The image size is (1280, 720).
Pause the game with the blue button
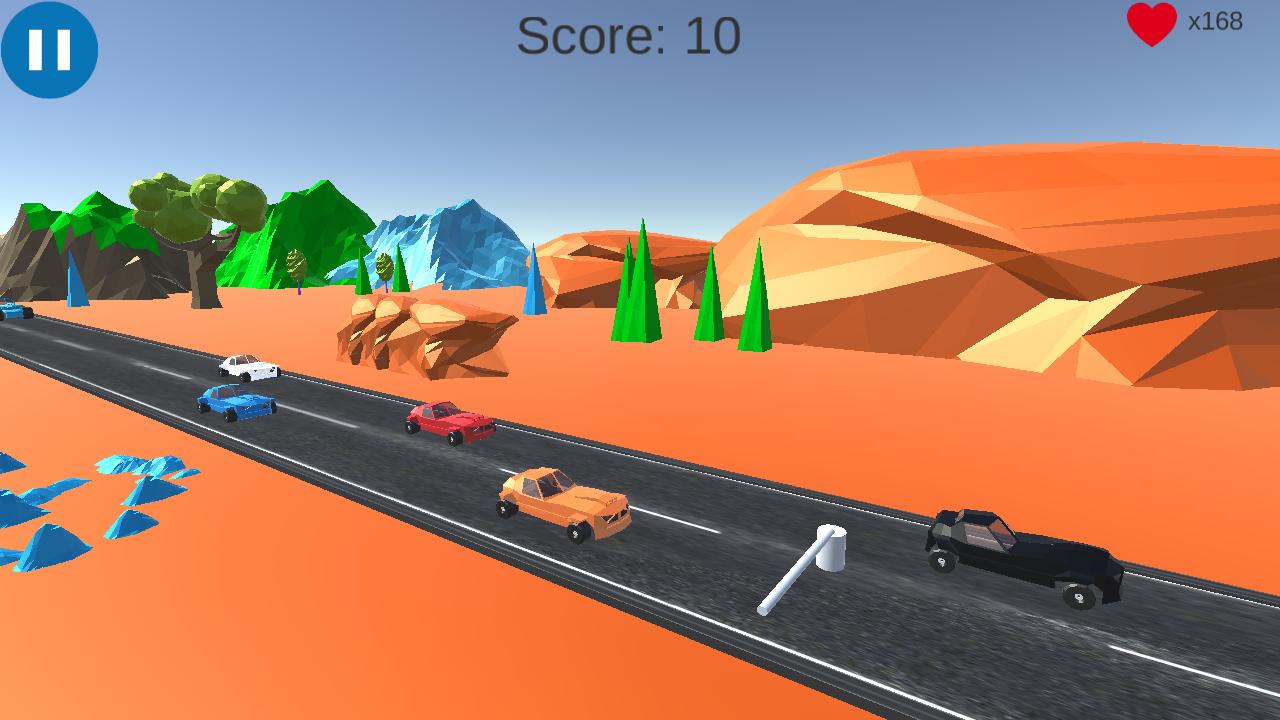click(x=49, y=49)
